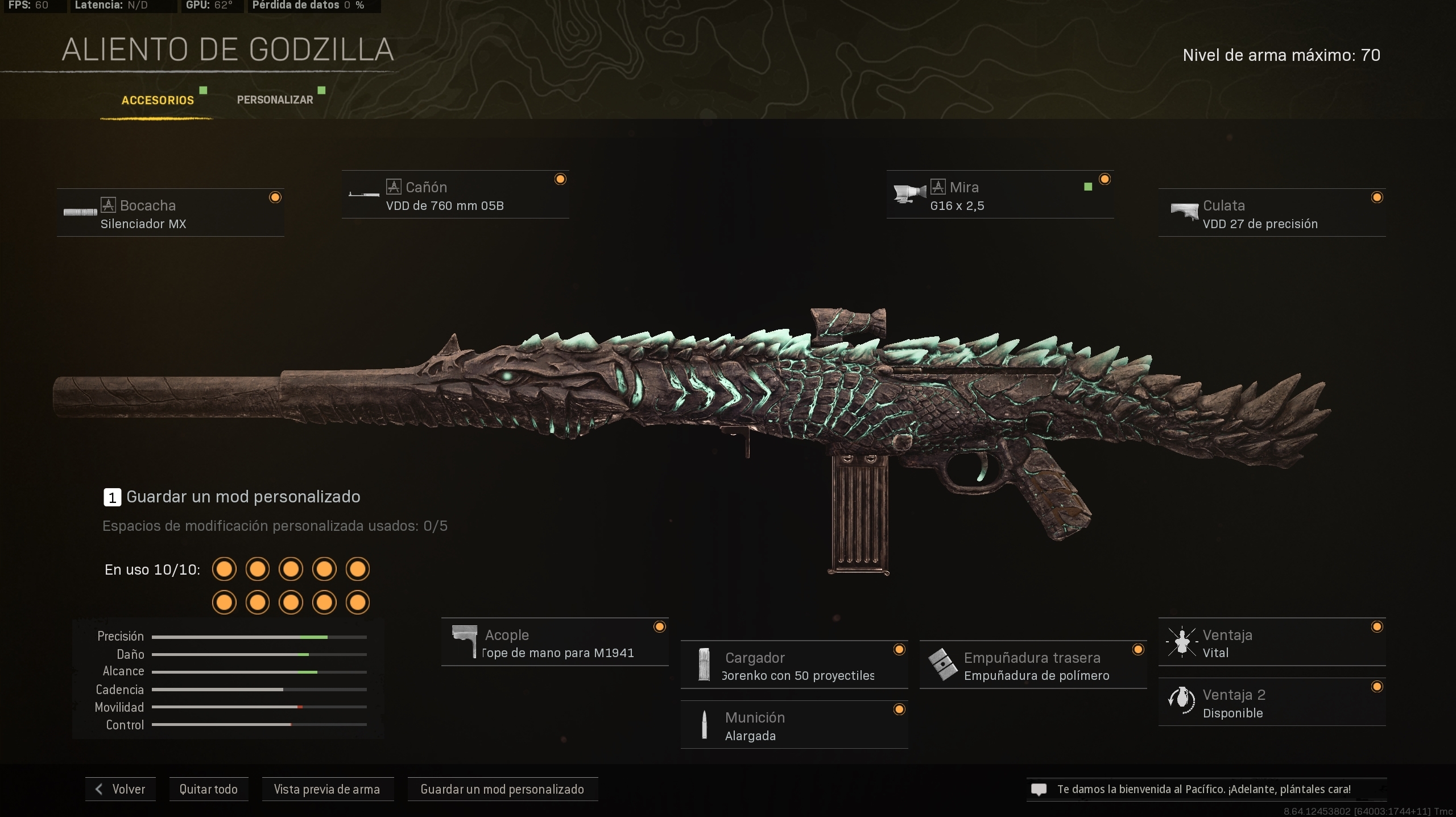Toggle the green indicator on Mira G16 x 2,5

click(x=1087, y=186)
